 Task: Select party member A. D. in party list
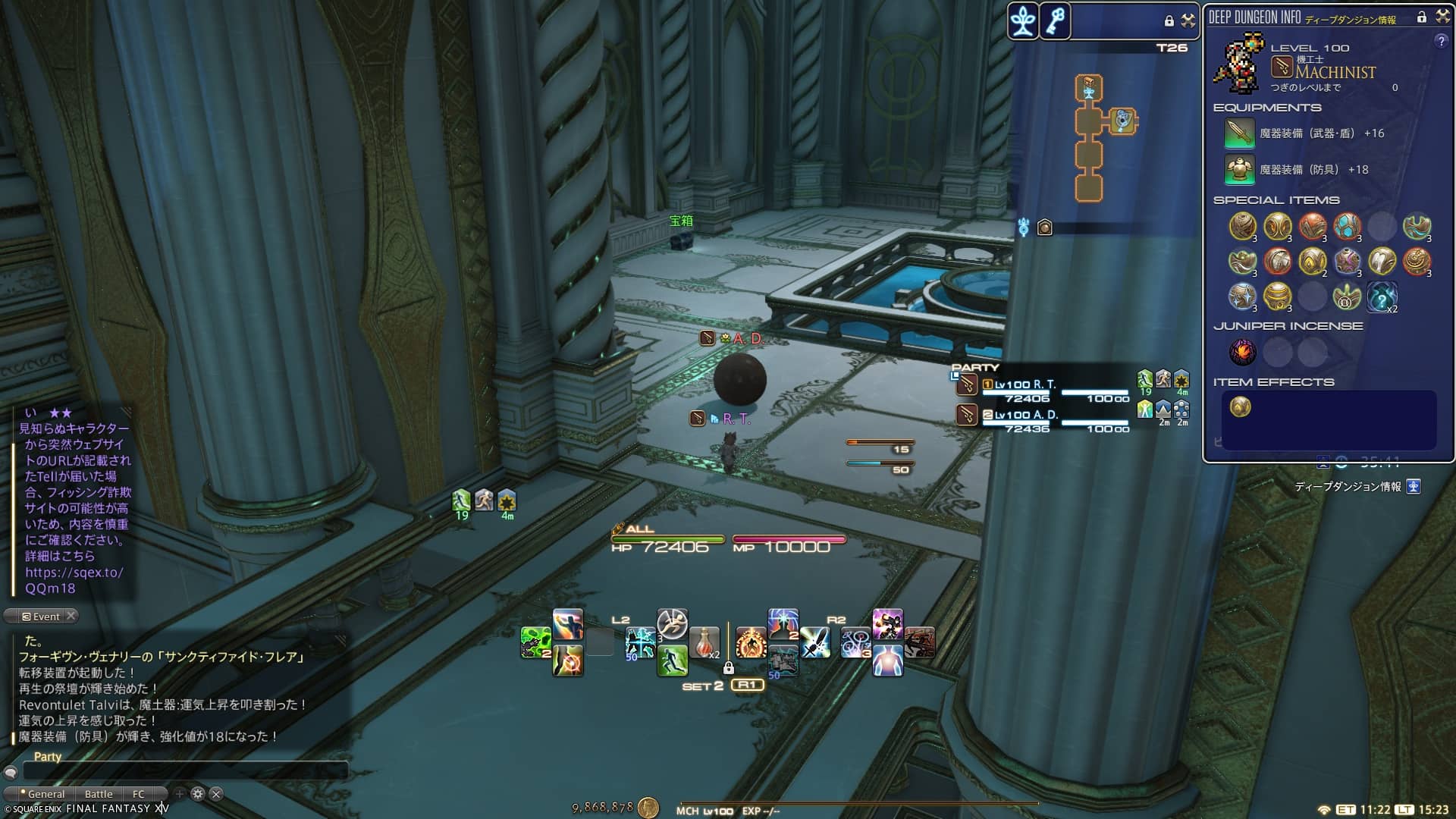[1025, 415]
